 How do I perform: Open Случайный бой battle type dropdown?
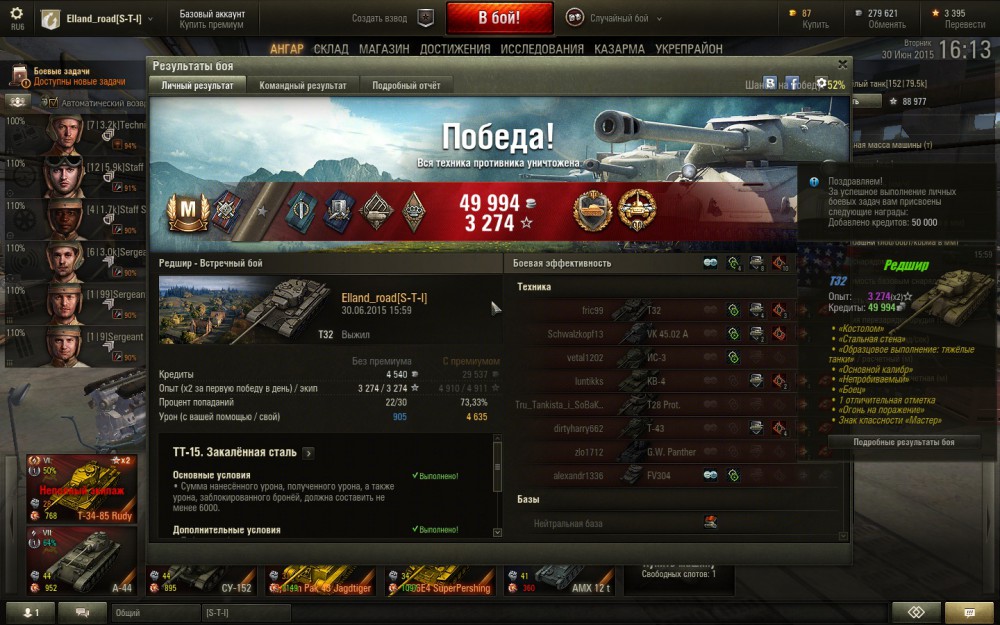coord(620,18)
